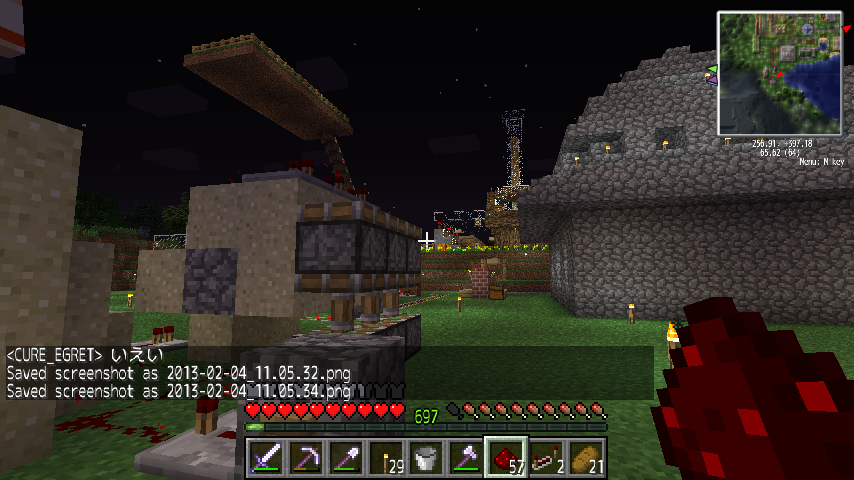Pick the empty bucket slot

click(426, 459)
